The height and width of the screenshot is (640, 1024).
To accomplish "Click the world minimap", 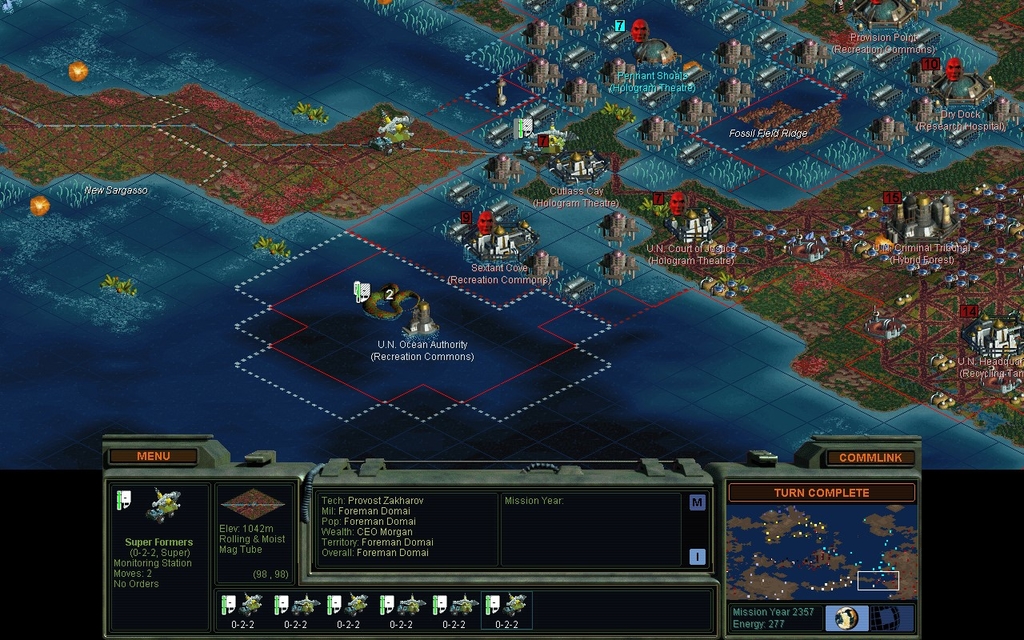I will 821,552.
